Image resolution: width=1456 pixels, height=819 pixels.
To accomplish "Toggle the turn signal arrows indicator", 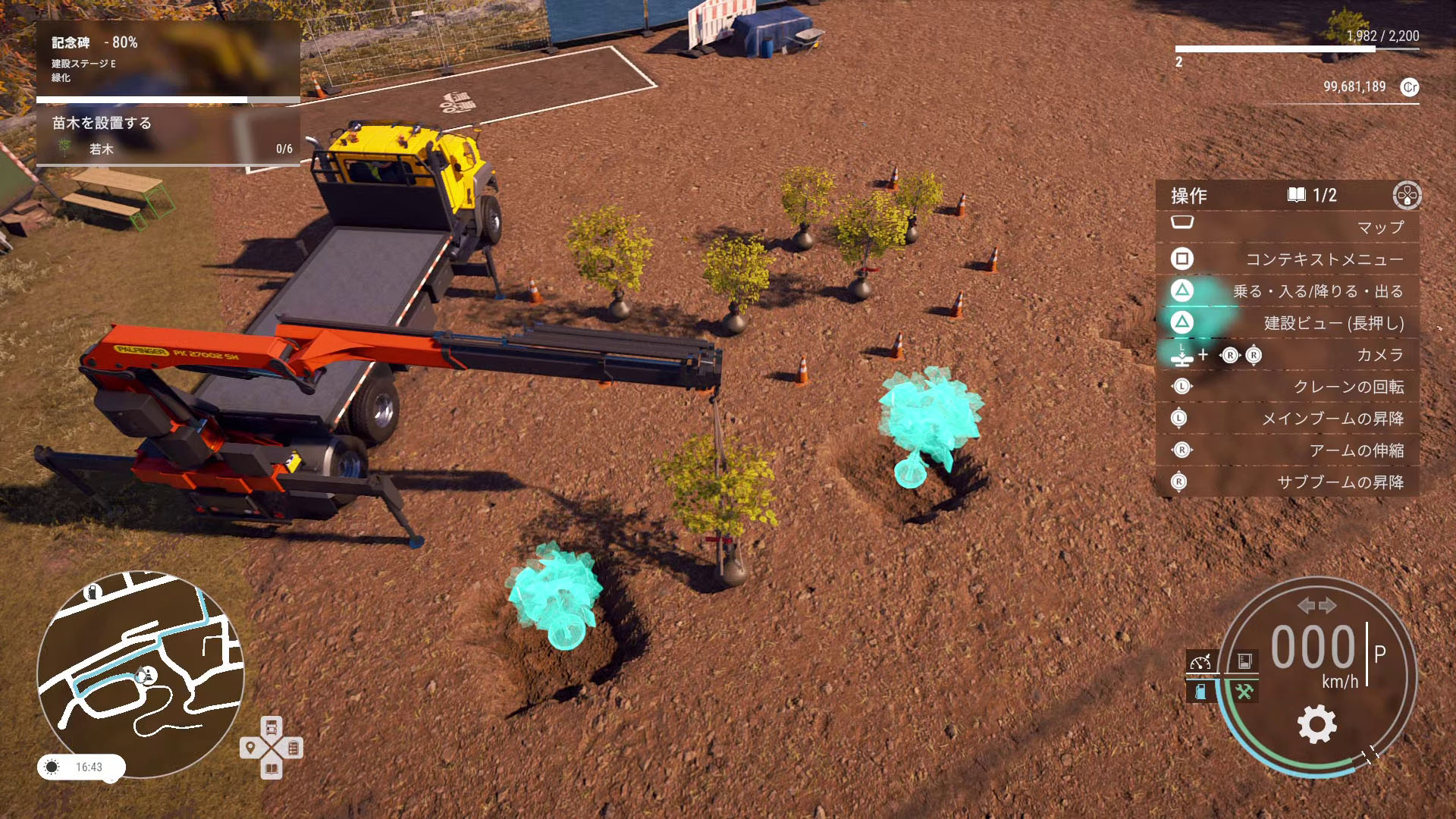I will click(x=1316, y=605).
